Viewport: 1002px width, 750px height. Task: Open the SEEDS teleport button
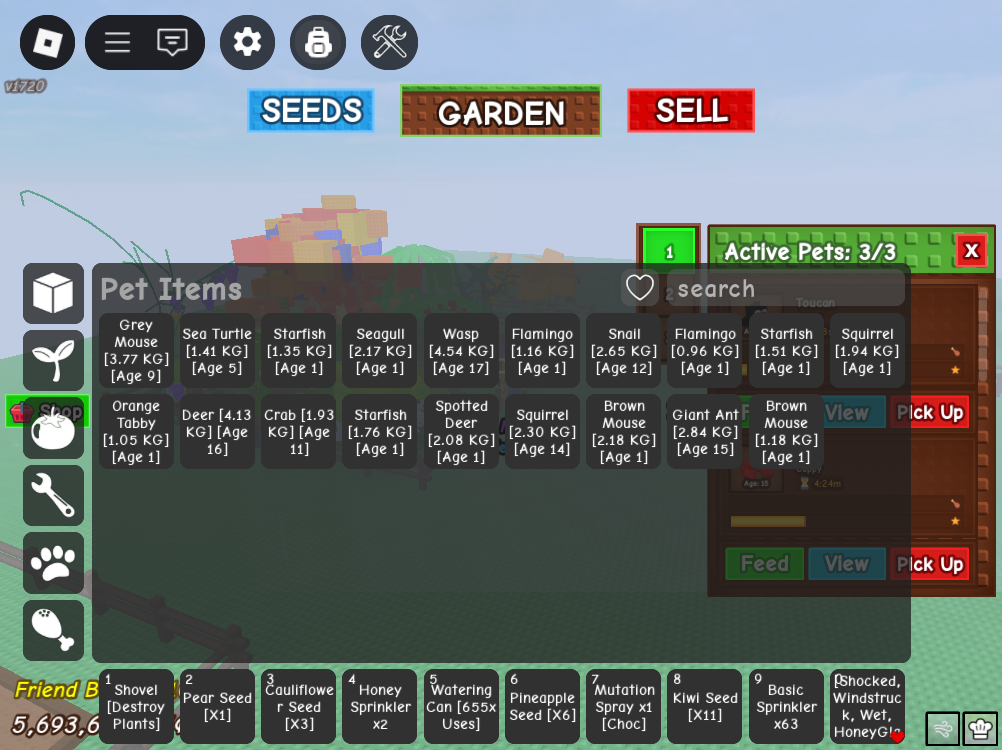click(311, 111)
